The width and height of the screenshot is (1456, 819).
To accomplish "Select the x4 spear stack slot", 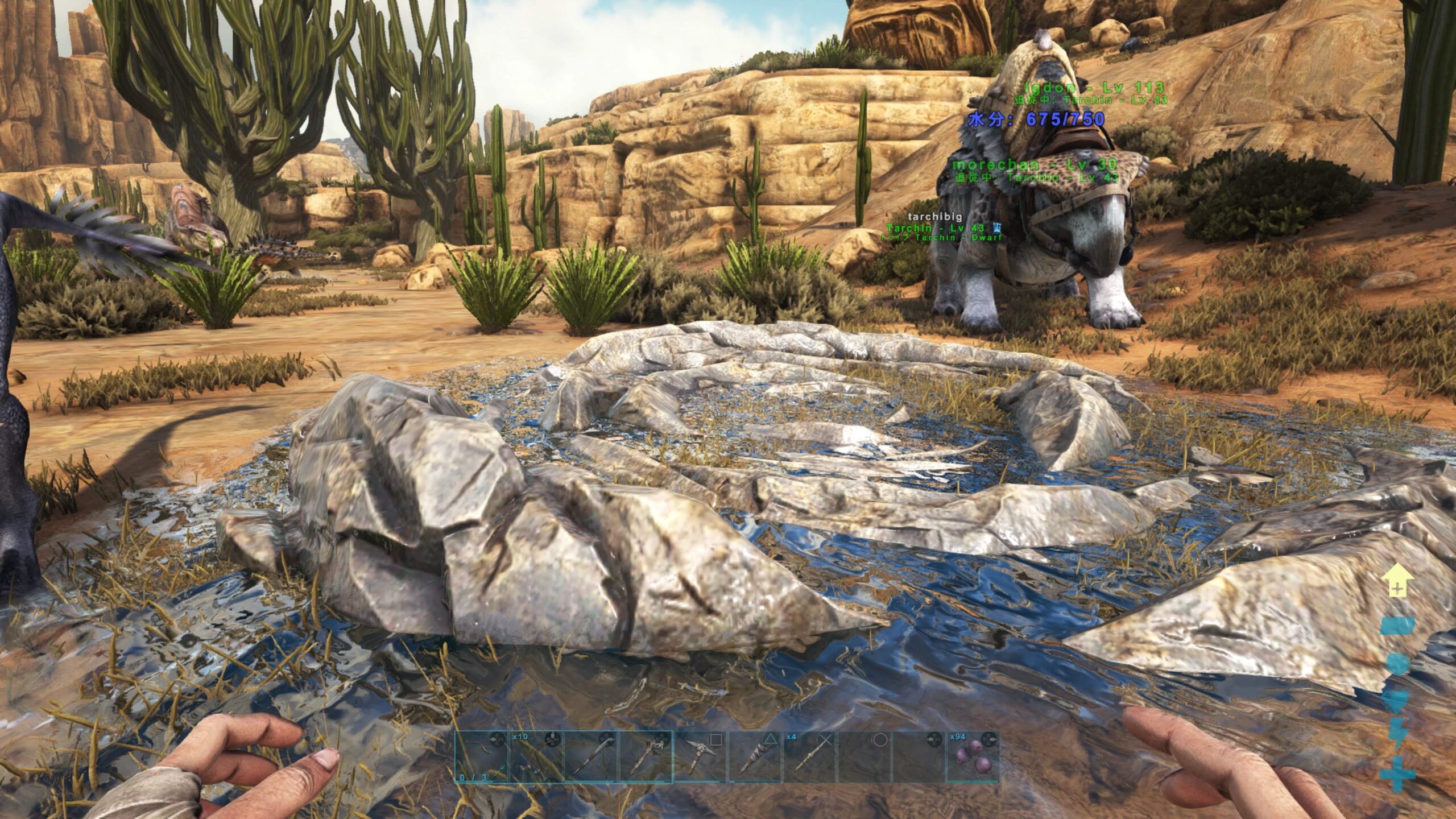I will point(810,757).
